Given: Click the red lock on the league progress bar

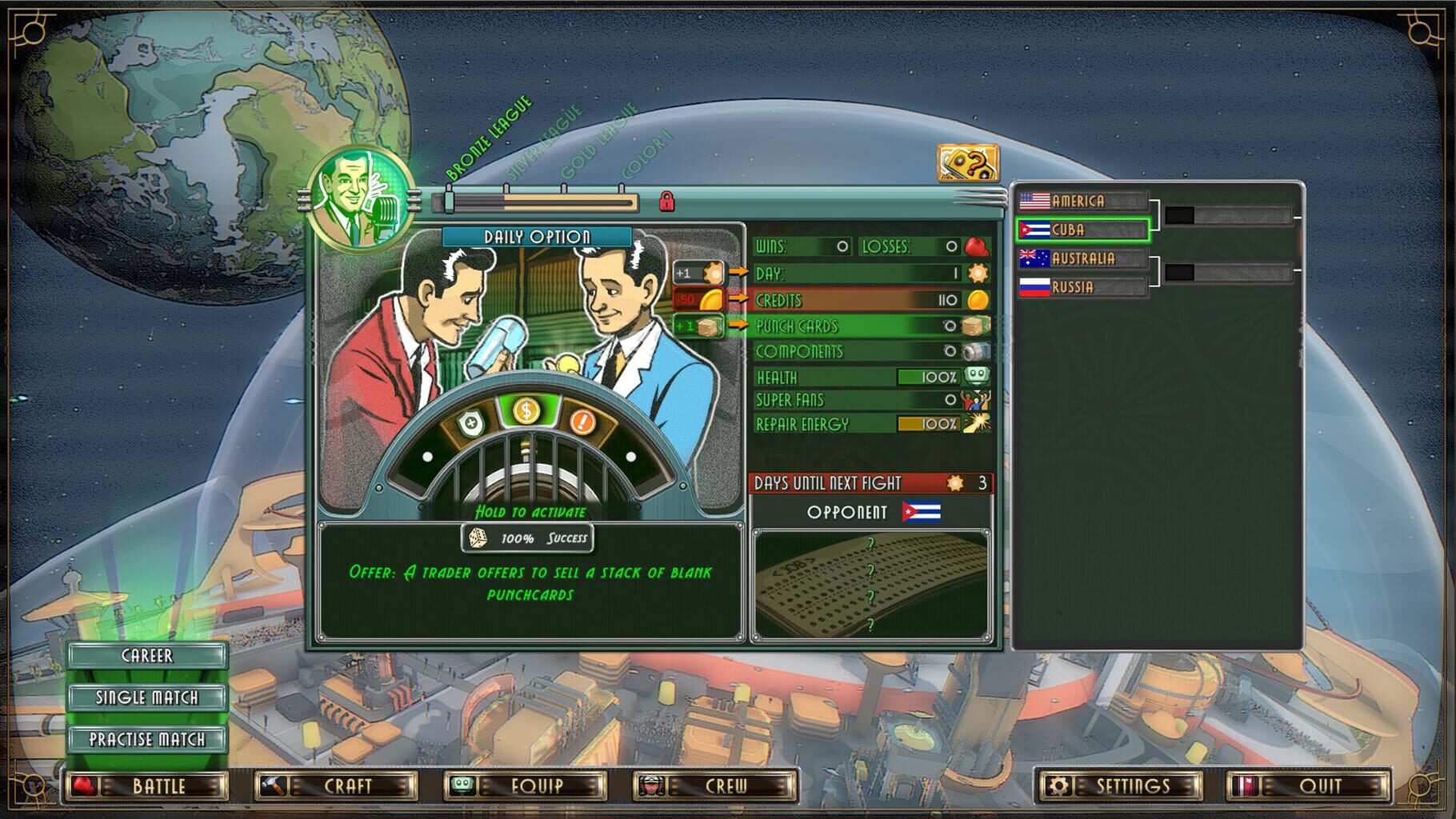Looking at the screenshot, I should [666, 202].
